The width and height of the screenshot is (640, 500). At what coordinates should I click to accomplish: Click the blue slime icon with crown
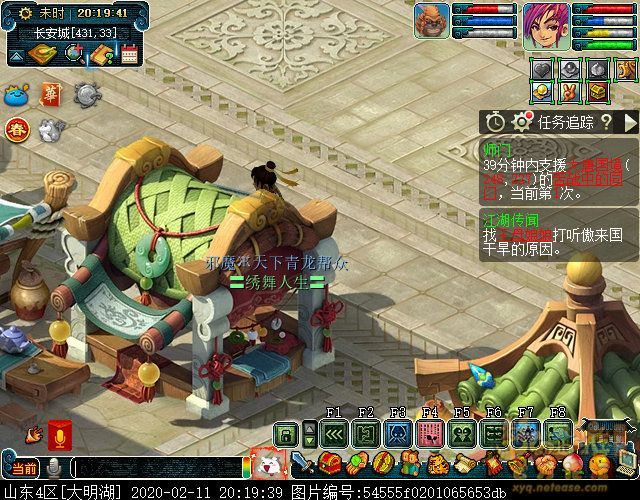17,96
